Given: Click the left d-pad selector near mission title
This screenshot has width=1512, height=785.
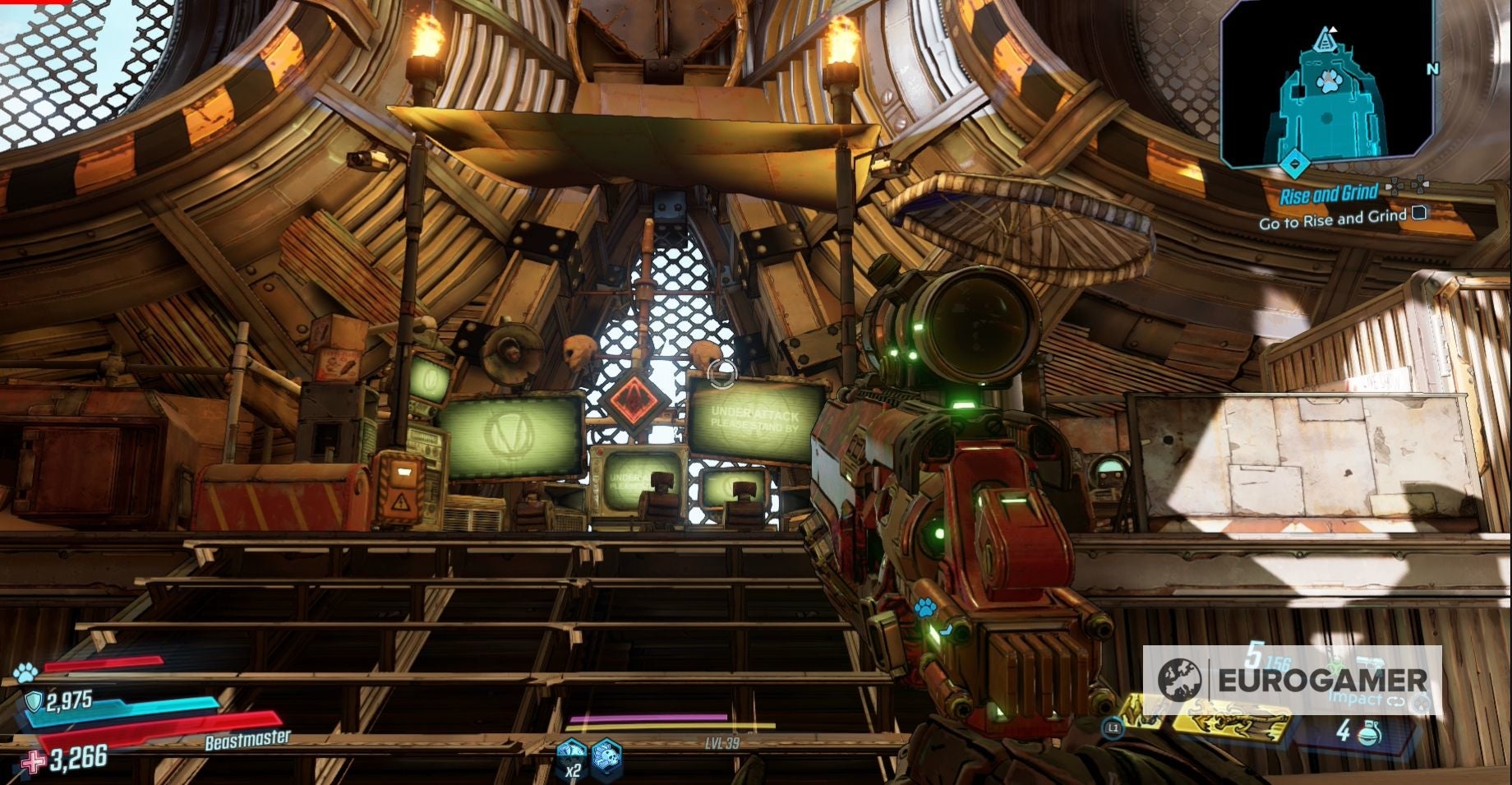Looking at the screenshot, I should [1396, 186].
